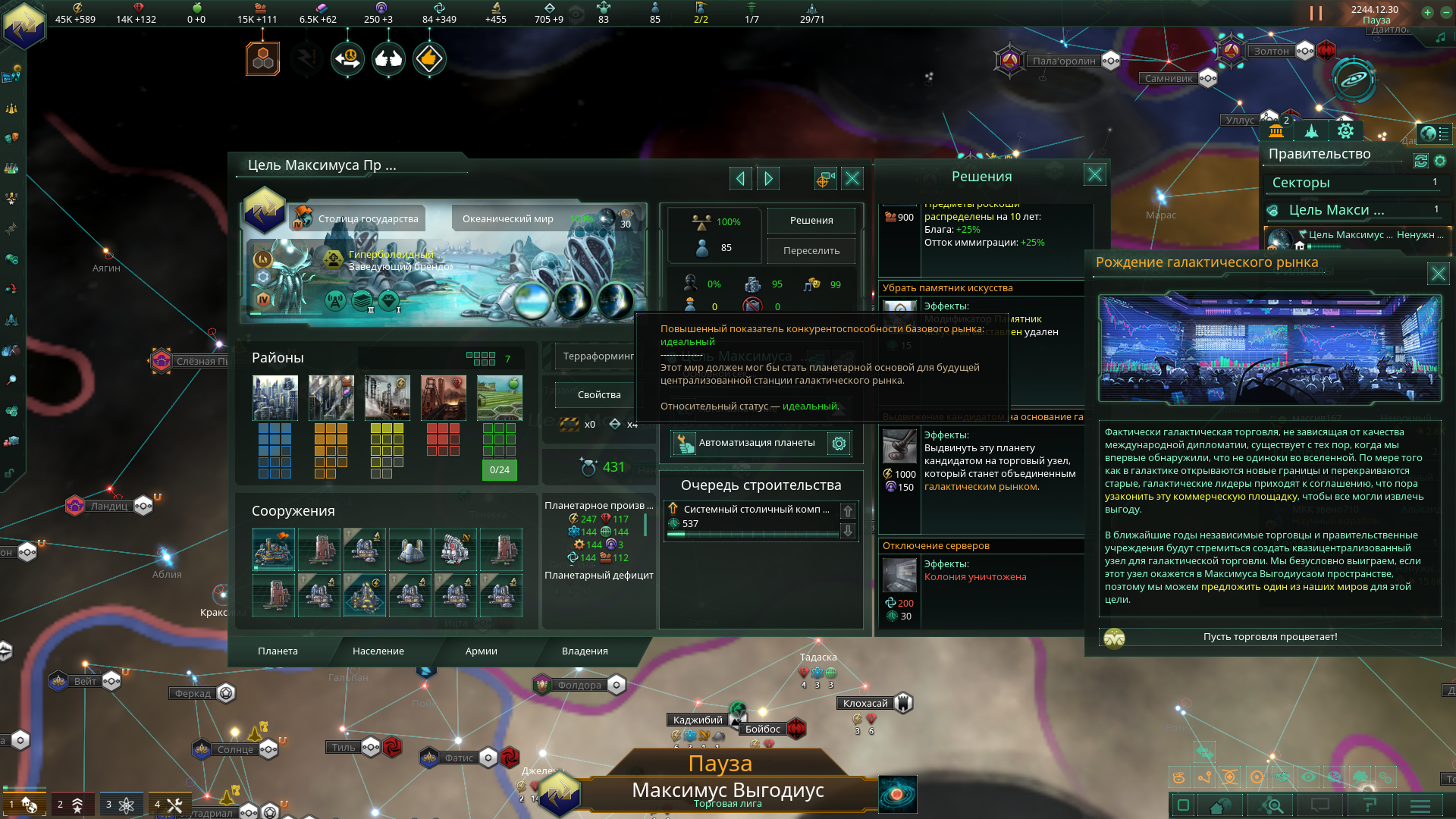Open the Владения tab
Viewport: 1456px width, 819px height.
click(584, 651)
